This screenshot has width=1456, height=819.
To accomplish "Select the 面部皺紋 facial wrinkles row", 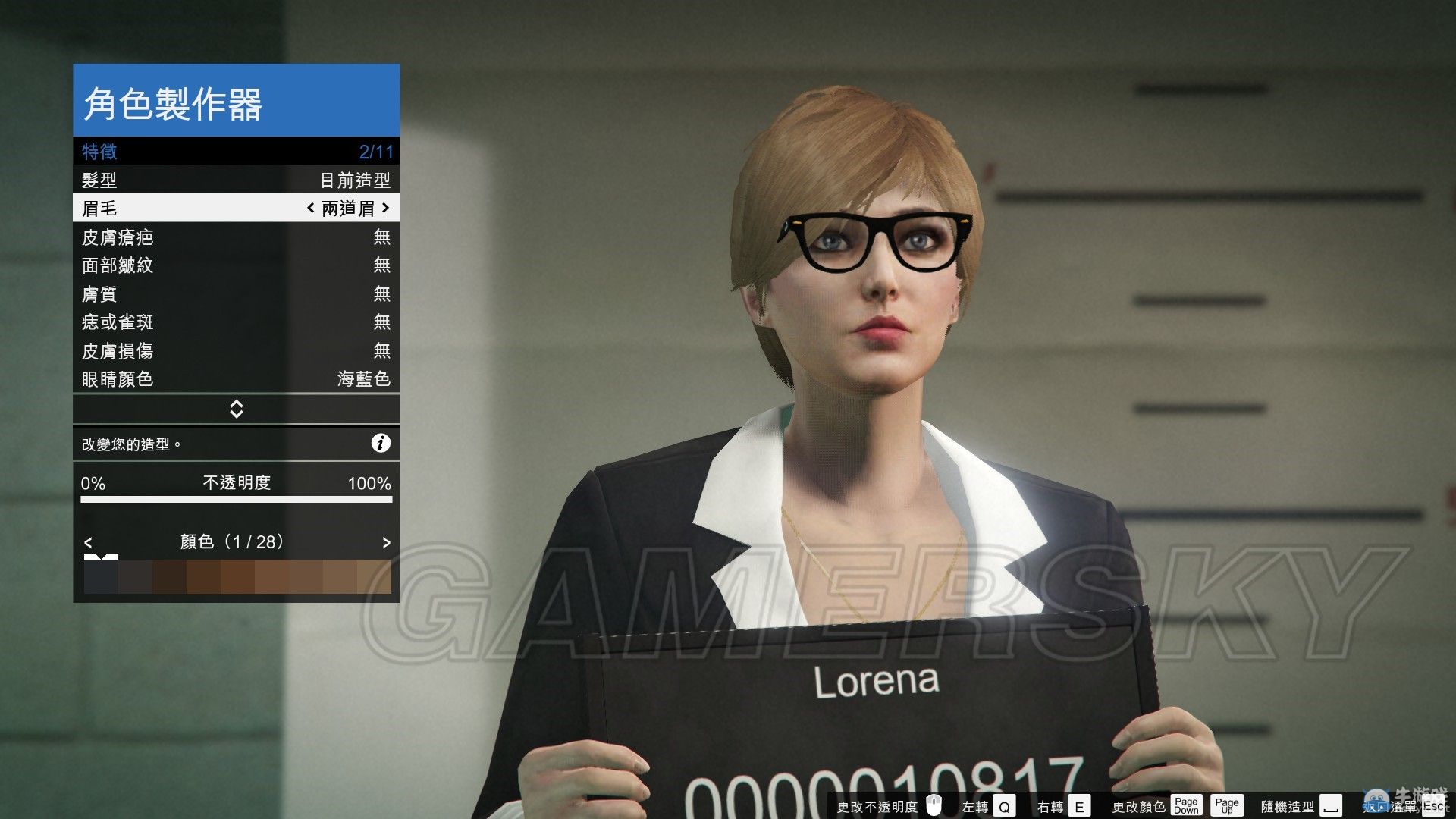I will (x=236, y=265).
